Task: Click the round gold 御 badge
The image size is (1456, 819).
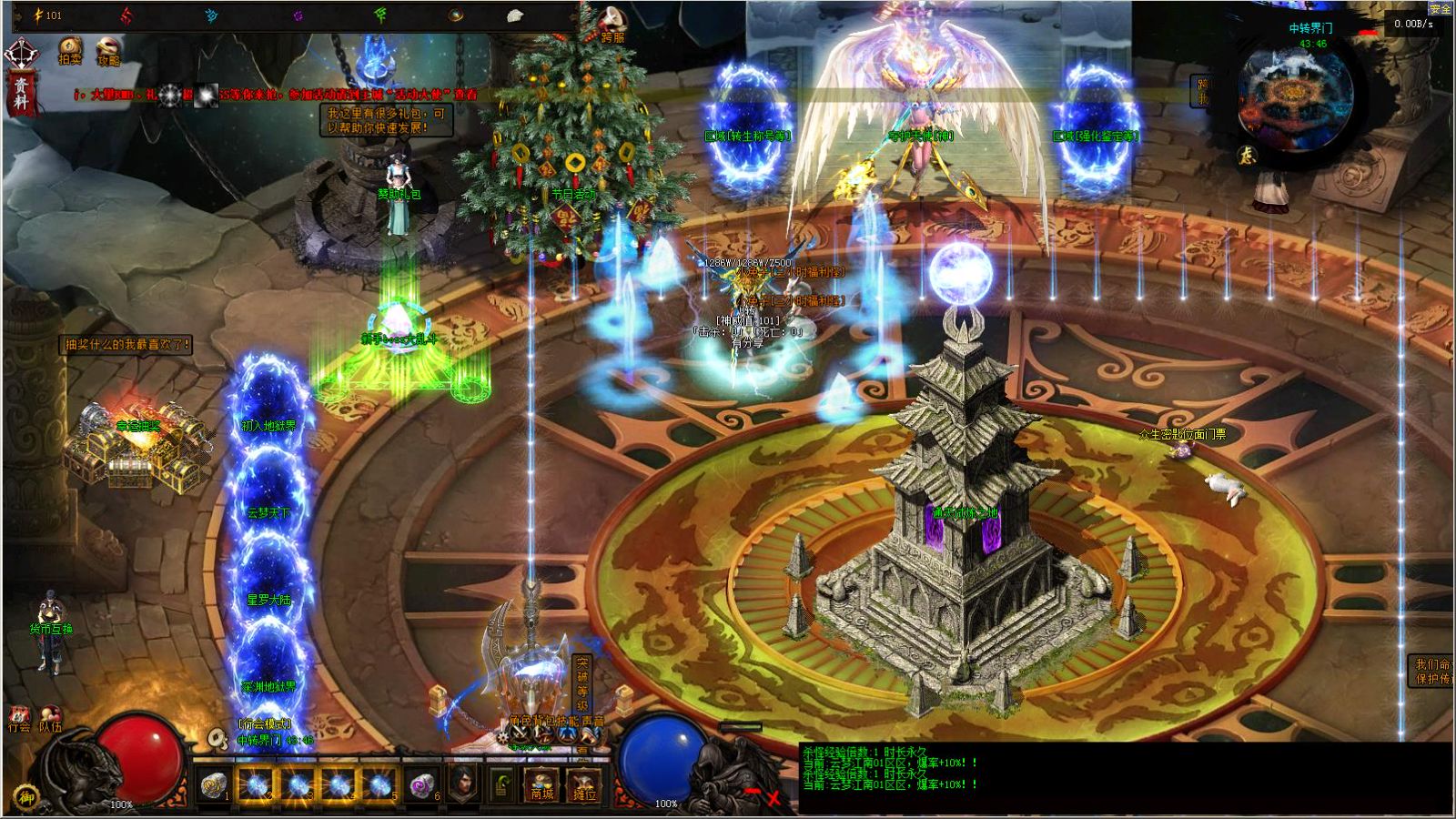Action: [28, 796]
